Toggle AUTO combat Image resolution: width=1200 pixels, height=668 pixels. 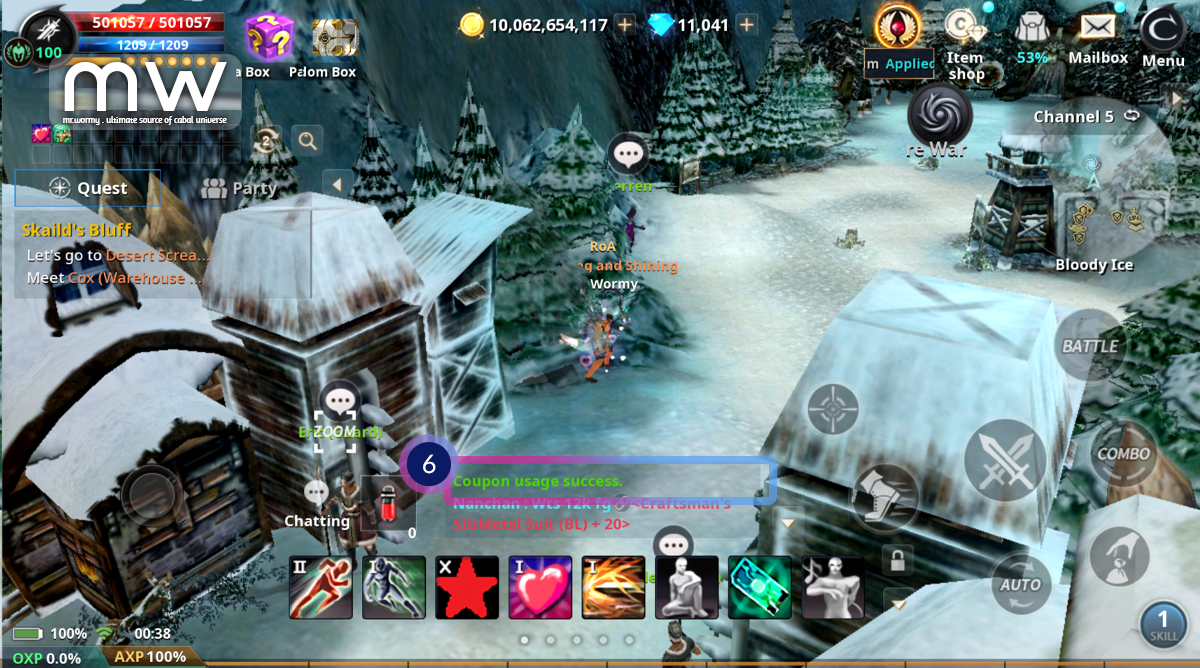point(1021,583)
